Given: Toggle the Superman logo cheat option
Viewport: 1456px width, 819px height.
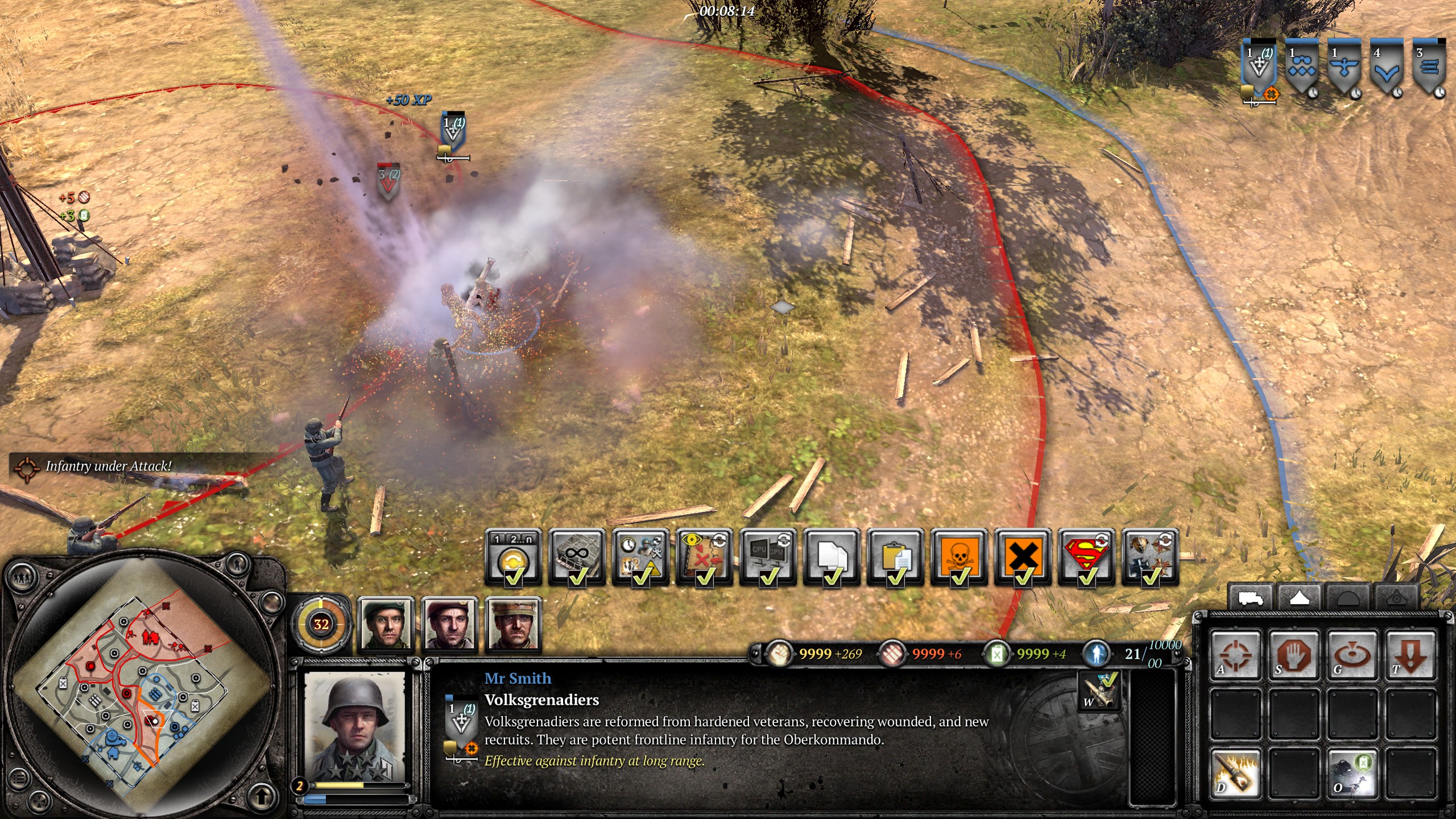Looking at the screenshot, I should click(1086, 557).
